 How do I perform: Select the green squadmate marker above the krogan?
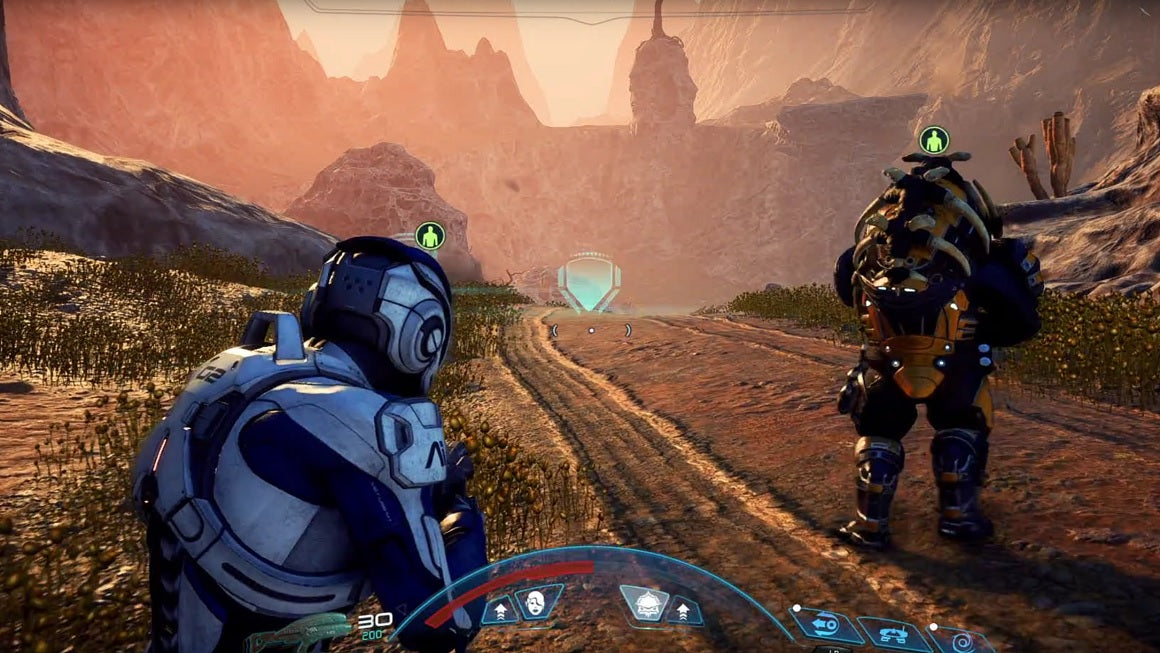click(933, 139)
